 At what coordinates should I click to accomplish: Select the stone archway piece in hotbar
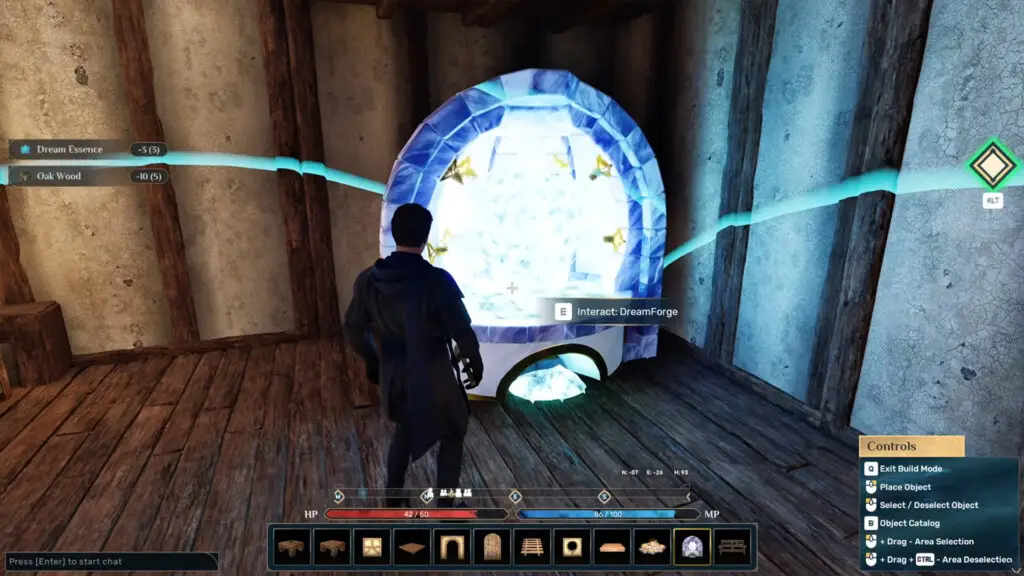click(x=452, y=547)
